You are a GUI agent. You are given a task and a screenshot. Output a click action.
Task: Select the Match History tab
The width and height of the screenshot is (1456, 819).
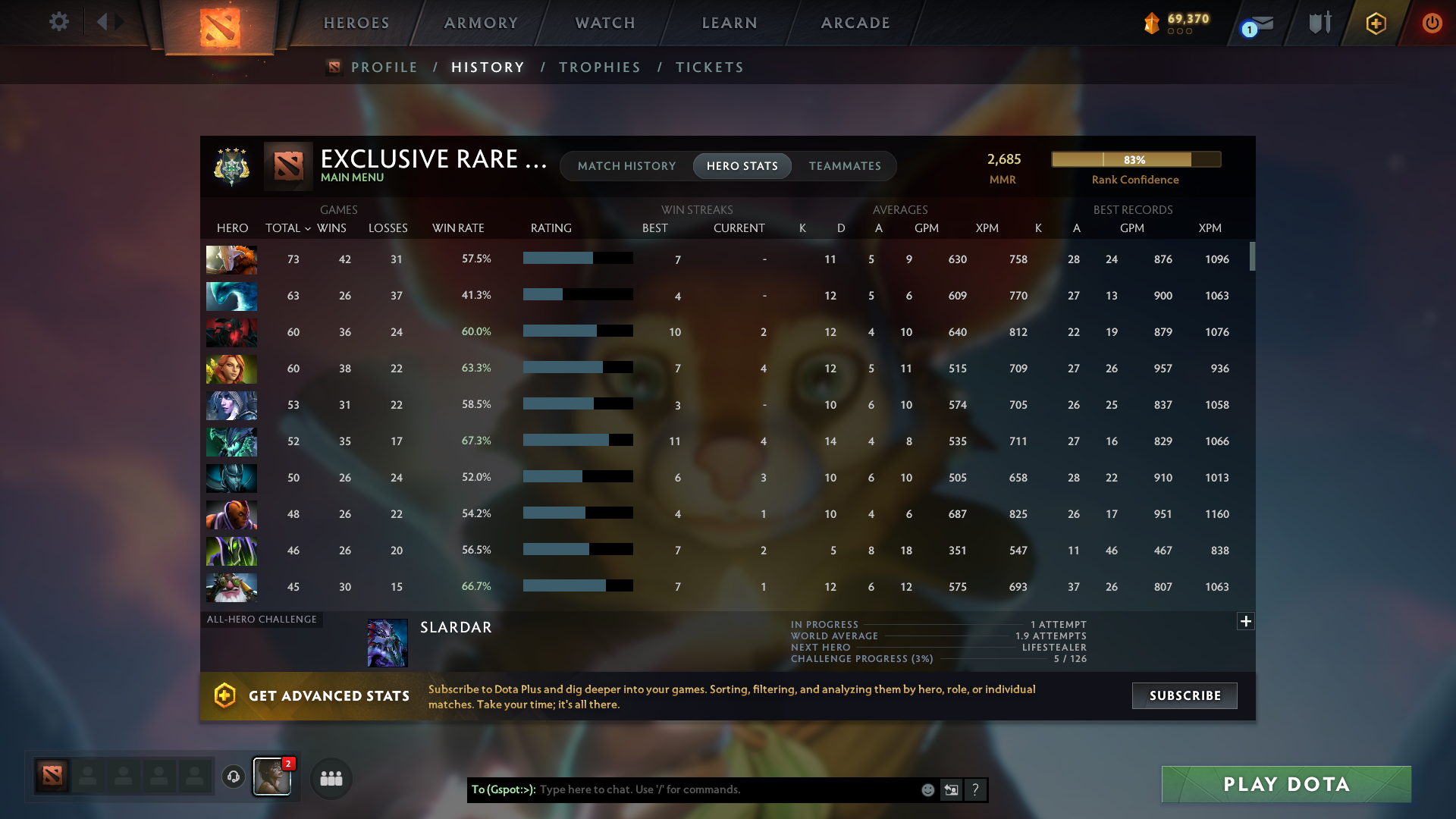626,166
